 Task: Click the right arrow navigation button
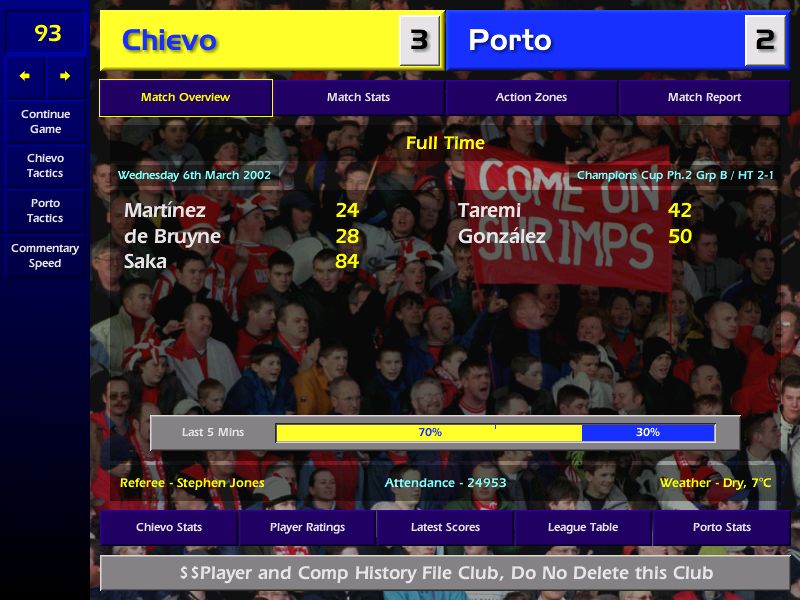tap(65, 76)
